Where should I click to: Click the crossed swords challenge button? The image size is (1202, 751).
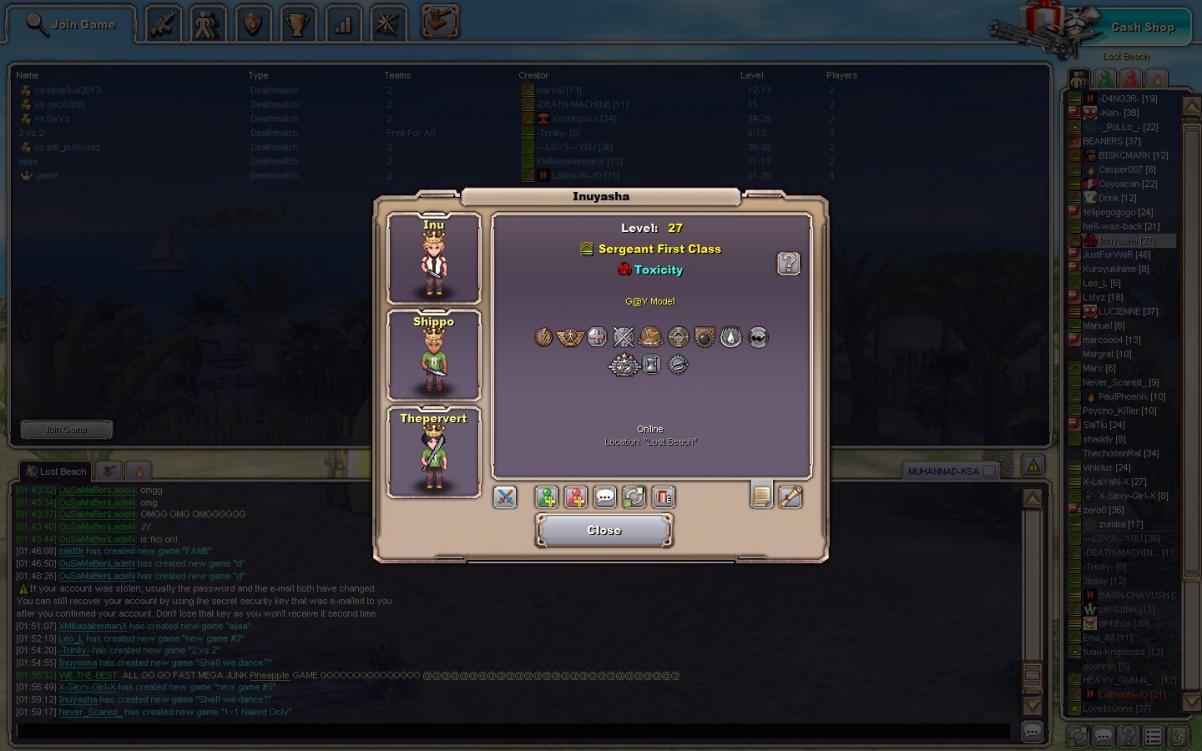pos(505,496)
